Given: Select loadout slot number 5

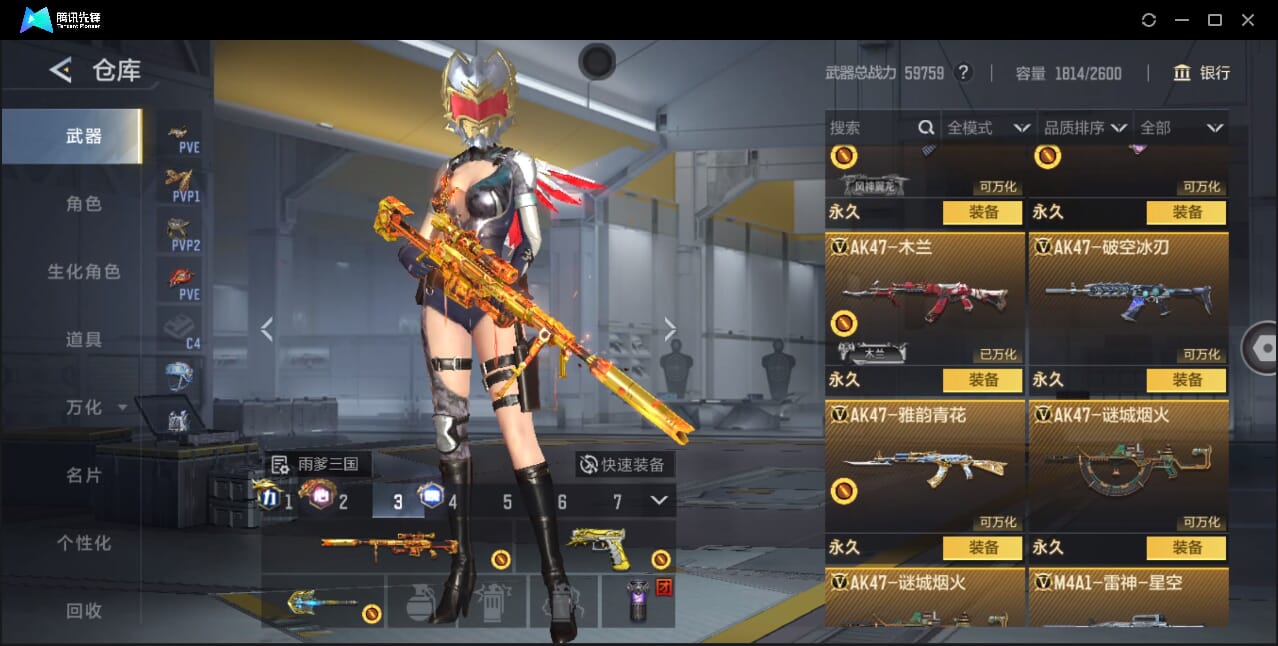Looking at the screenshot, I should tap(507, 502).
